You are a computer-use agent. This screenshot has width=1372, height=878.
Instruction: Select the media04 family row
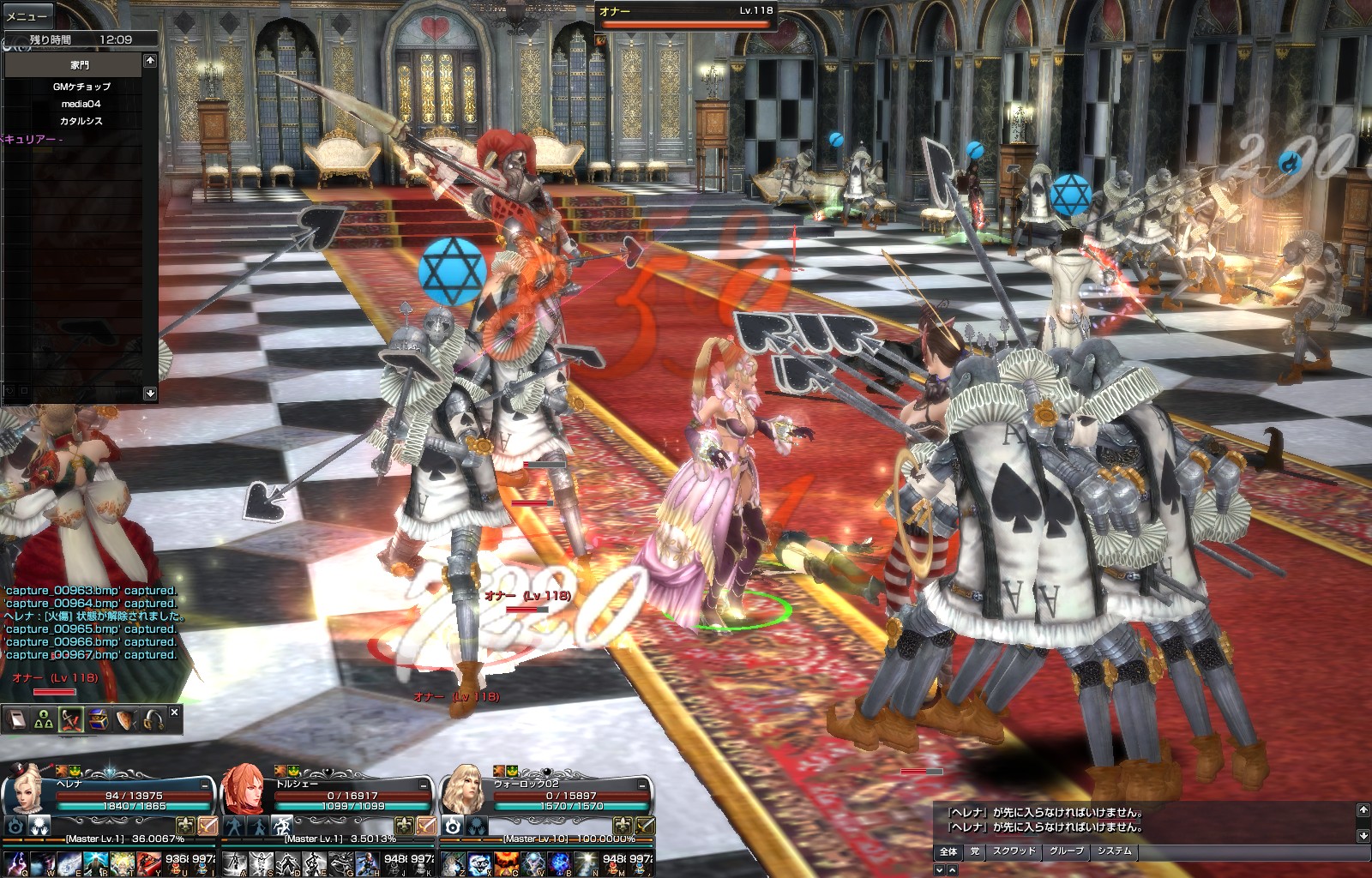[81, 104]
